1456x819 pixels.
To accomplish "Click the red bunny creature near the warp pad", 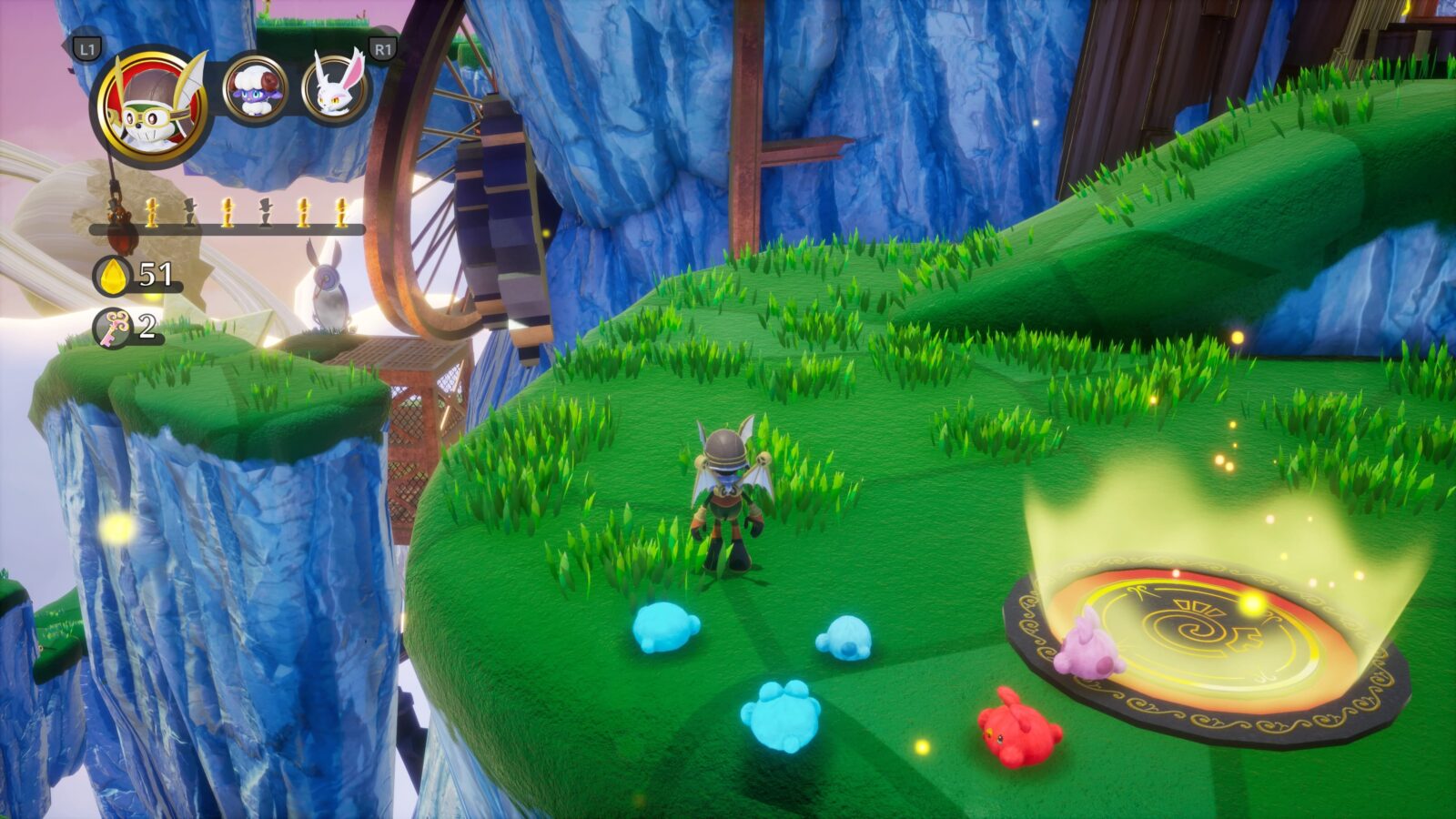I will (1019, 733).
